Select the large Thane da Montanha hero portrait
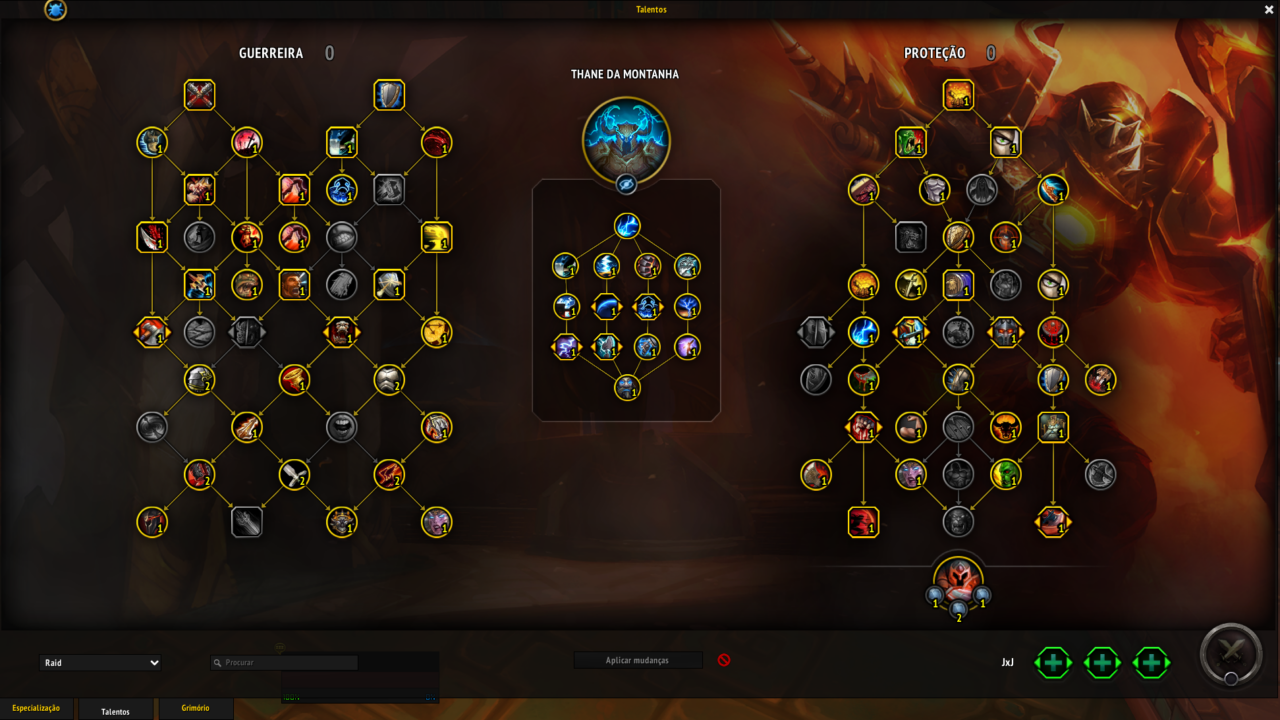1280x720 pixels. coord(626,140)
